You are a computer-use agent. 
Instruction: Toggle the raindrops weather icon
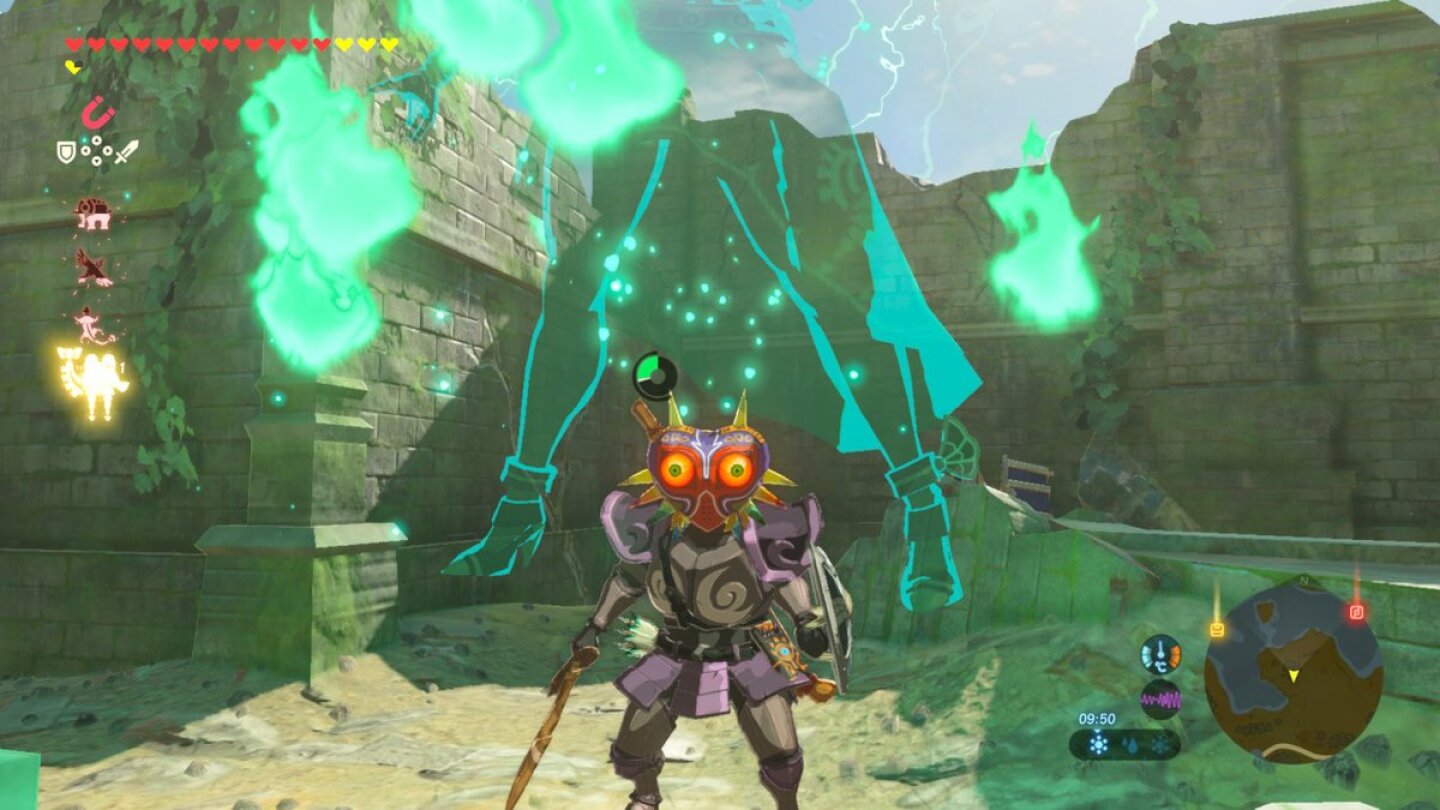pyautogui.click(x=1130, y=744)
